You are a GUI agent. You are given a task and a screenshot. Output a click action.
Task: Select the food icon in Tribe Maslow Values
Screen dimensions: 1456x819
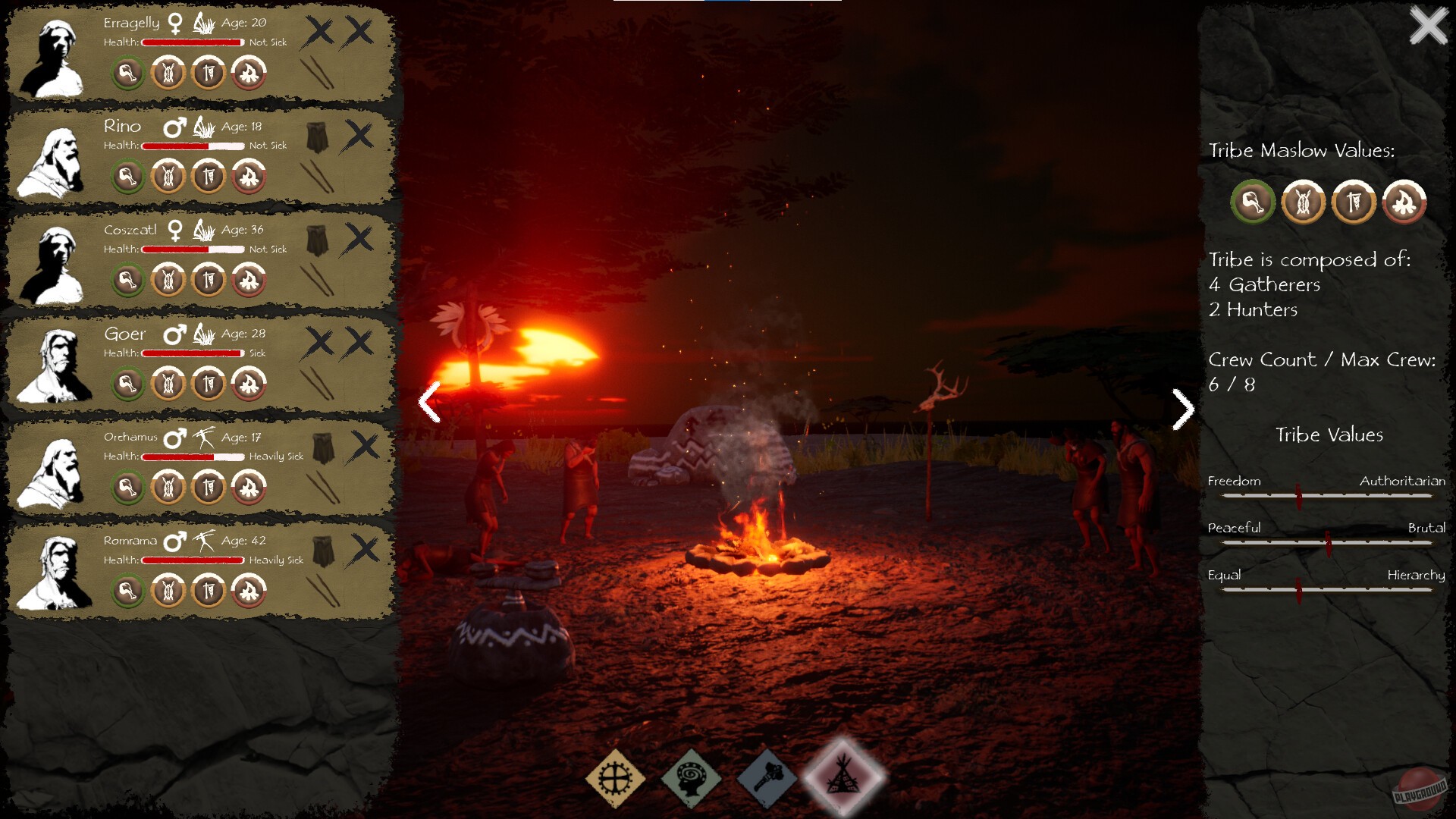pyautogui.click(x=1251, y=202)
